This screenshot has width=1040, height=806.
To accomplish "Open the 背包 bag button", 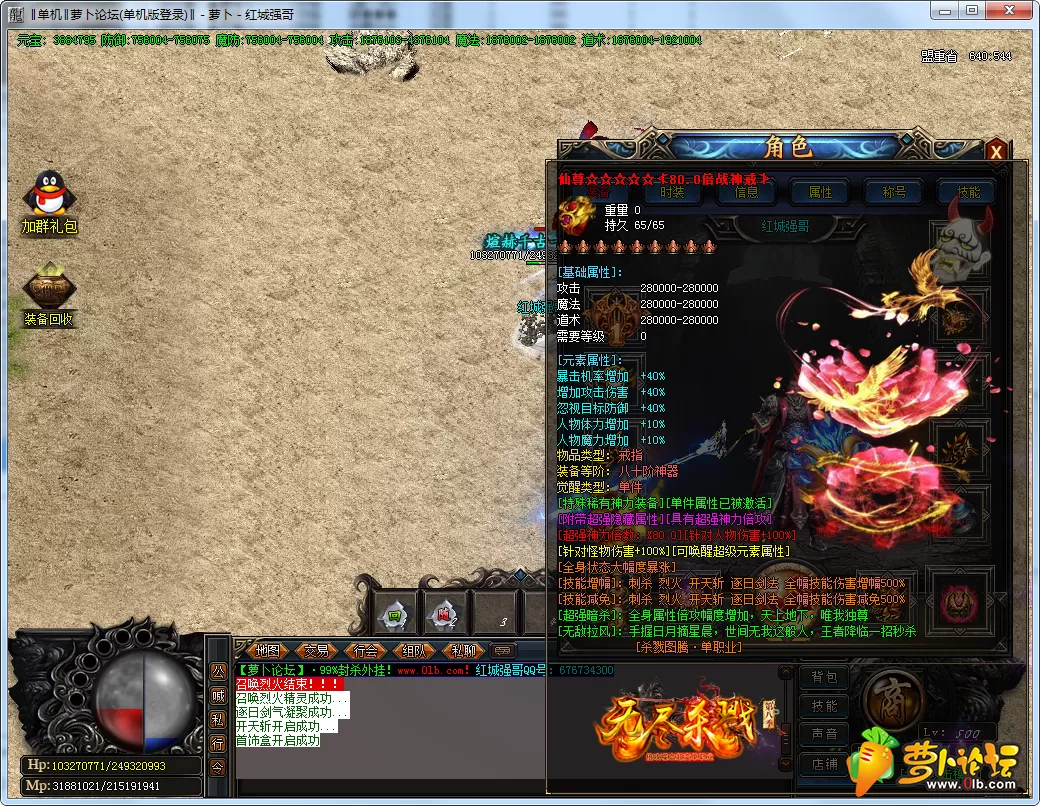I will [824, 677].
